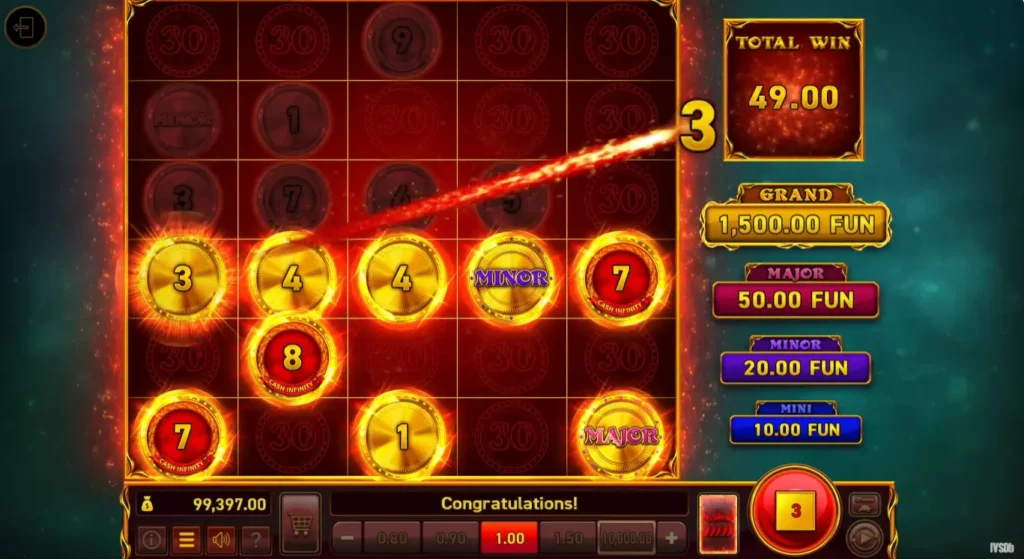
Task: Select the 0.80 bet value
Action: (391, 537)
